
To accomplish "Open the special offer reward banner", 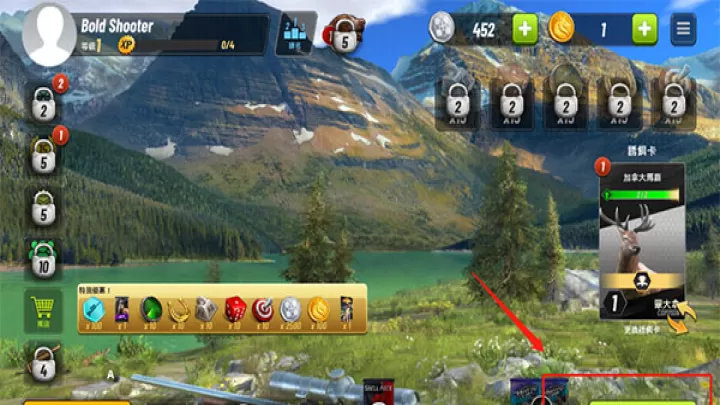I will point(222,310).
